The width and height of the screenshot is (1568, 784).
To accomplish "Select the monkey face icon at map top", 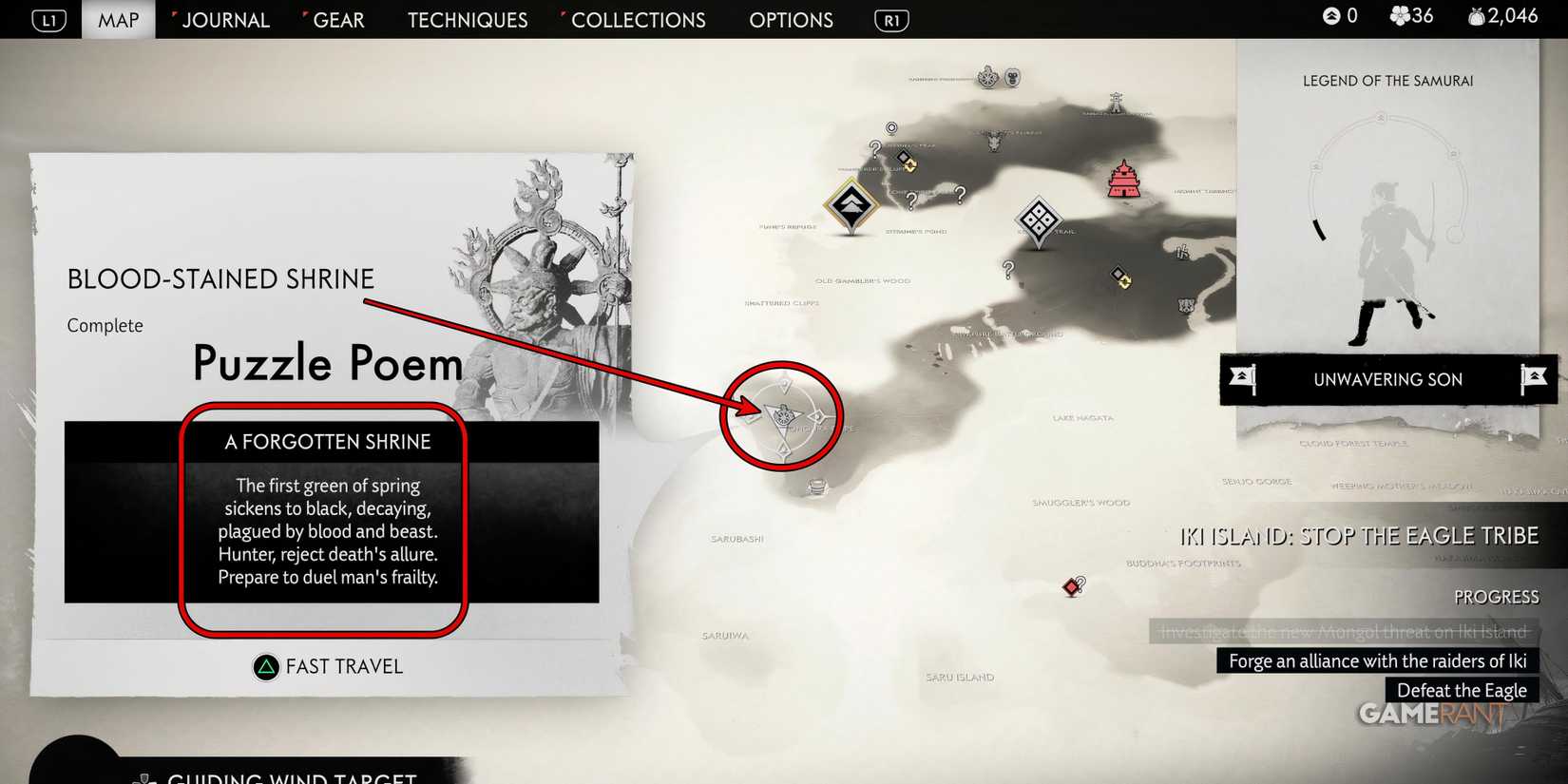I will coord(1013,78).
